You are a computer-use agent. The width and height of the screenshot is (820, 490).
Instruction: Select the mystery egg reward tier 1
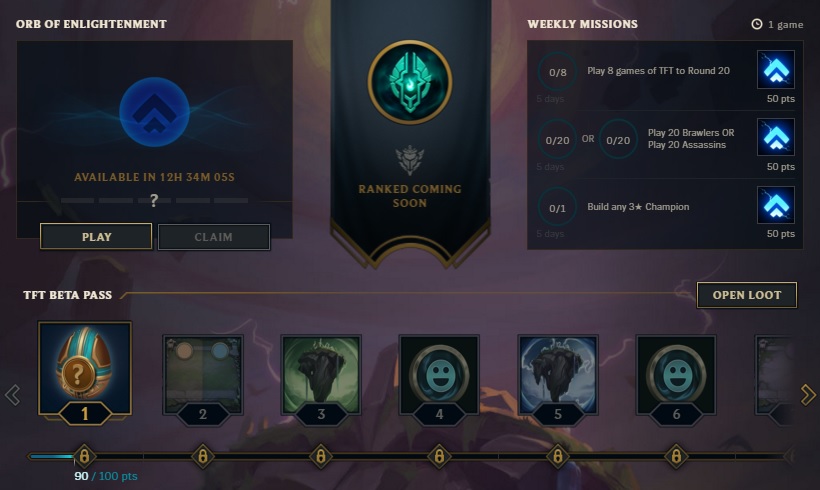[85, 369]
